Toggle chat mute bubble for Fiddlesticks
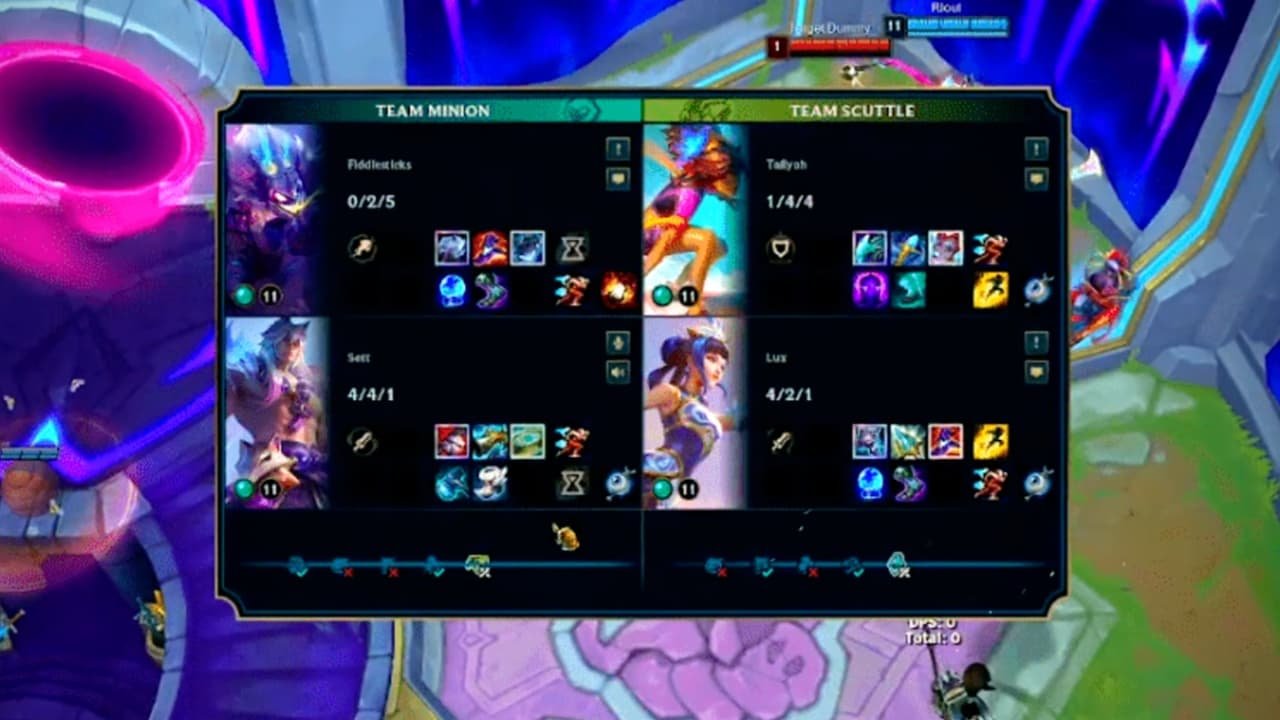1280x720 pixels. [x=618, y=178]
